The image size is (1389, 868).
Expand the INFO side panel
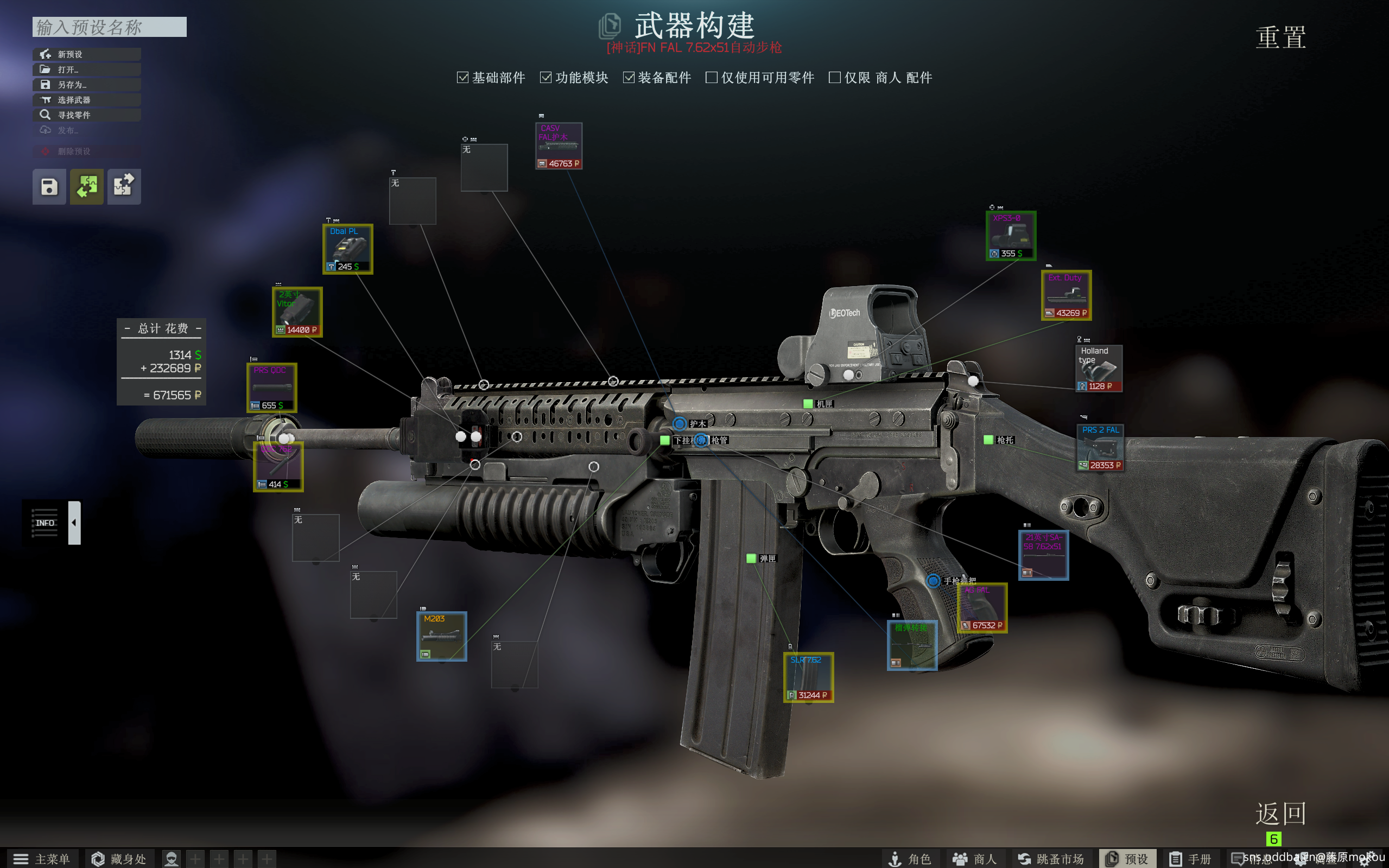[x=74, y=522]
